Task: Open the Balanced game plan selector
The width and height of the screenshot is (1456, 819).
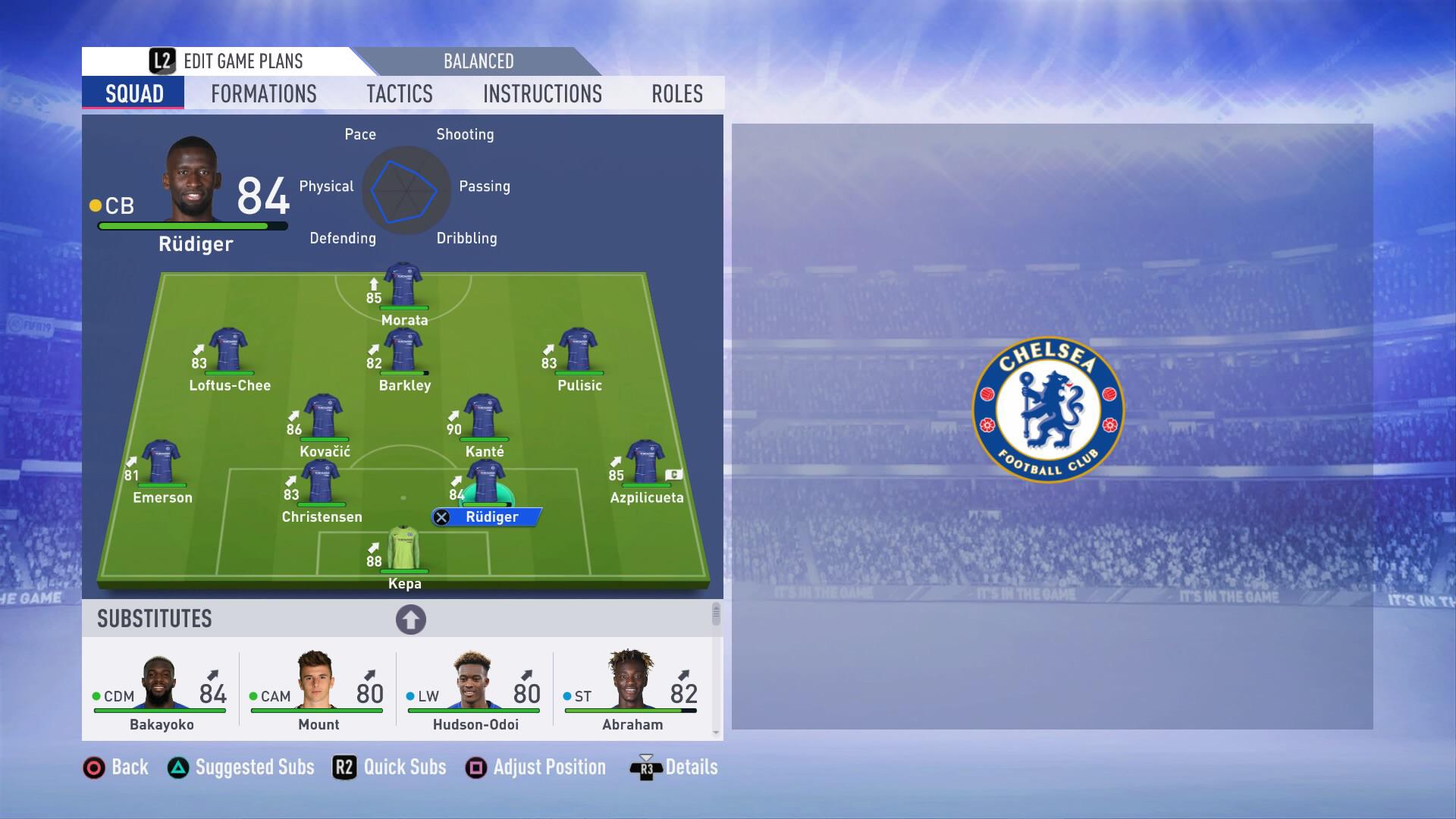Action: (478, 61)
